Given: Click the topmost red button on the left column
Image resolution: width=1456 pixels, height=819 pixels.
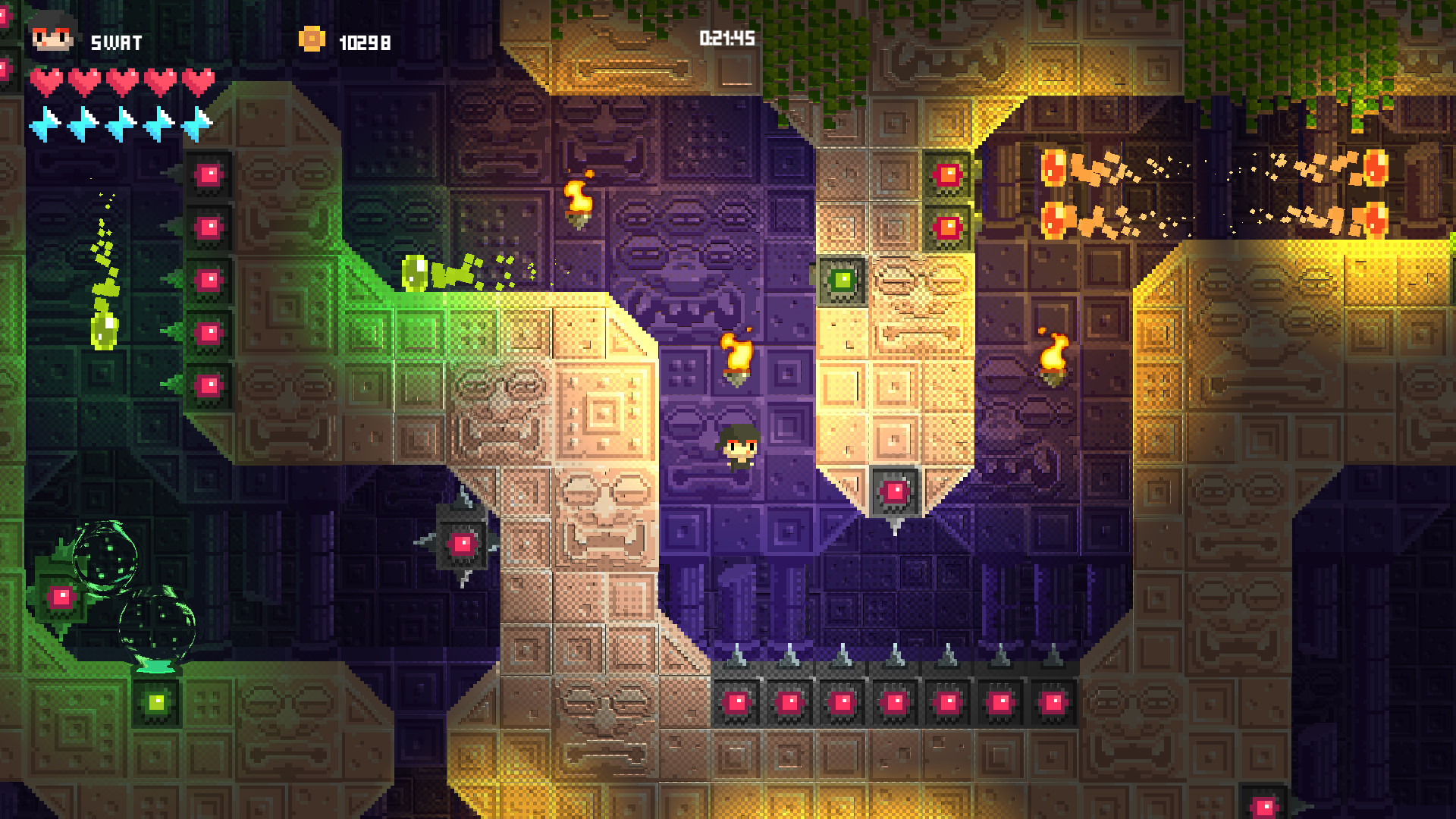Looking at the screenshot, I should click(x=210, y=176).
